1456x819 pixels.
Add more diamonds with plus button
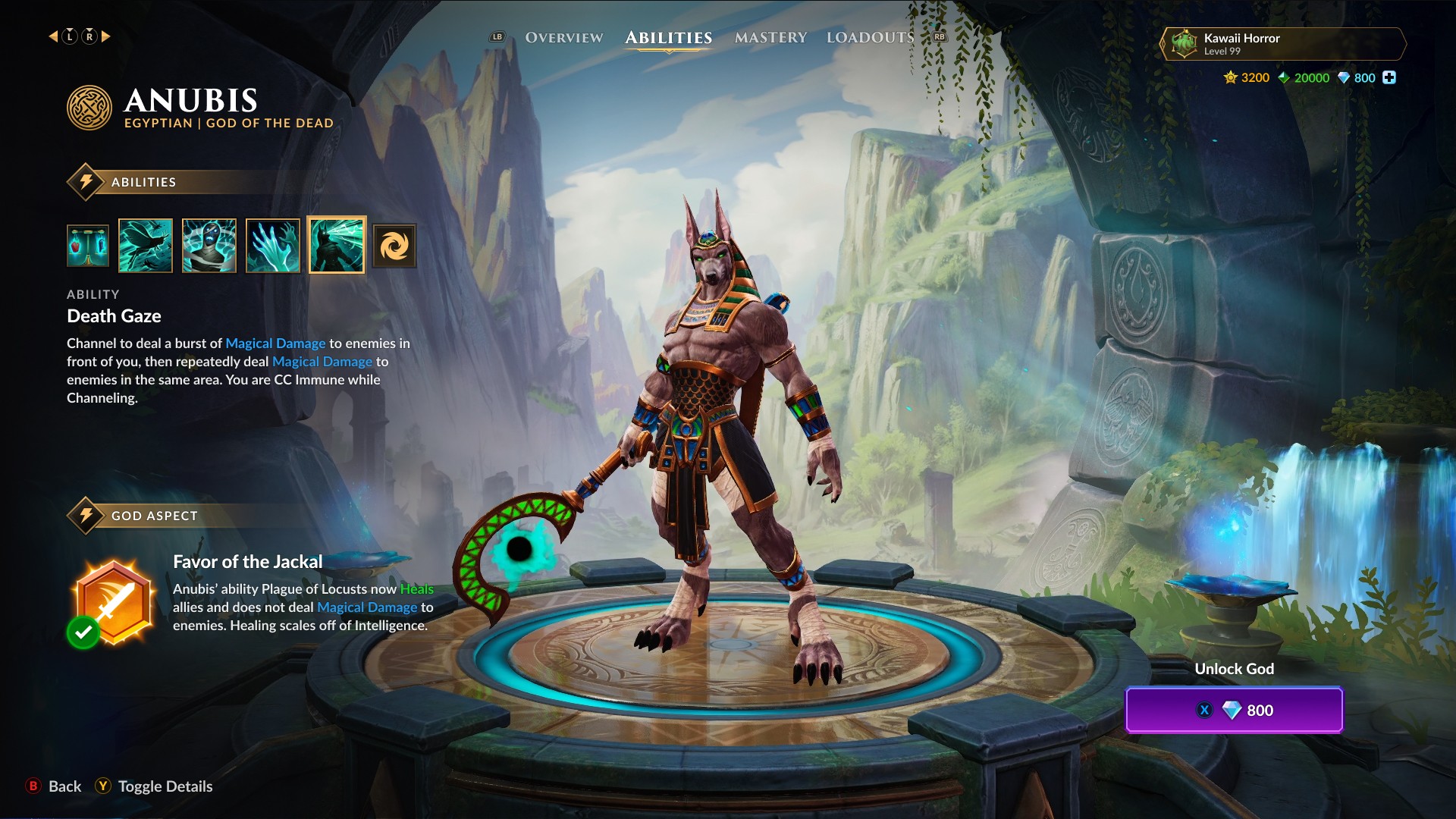click(1389, 77)
